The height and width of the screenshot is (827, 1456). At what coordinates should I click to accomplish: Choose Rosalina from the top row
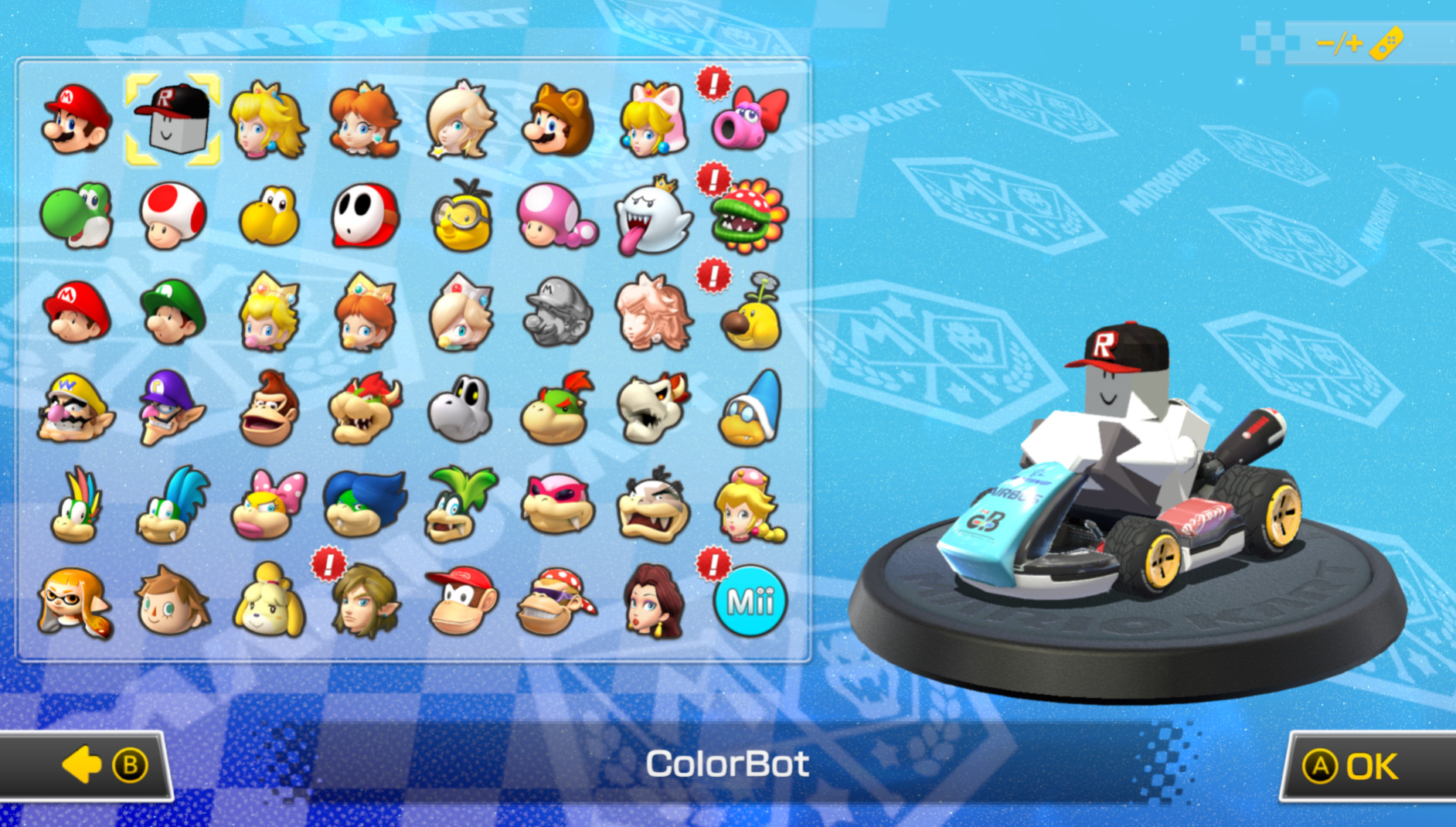(x=461, y=121)
